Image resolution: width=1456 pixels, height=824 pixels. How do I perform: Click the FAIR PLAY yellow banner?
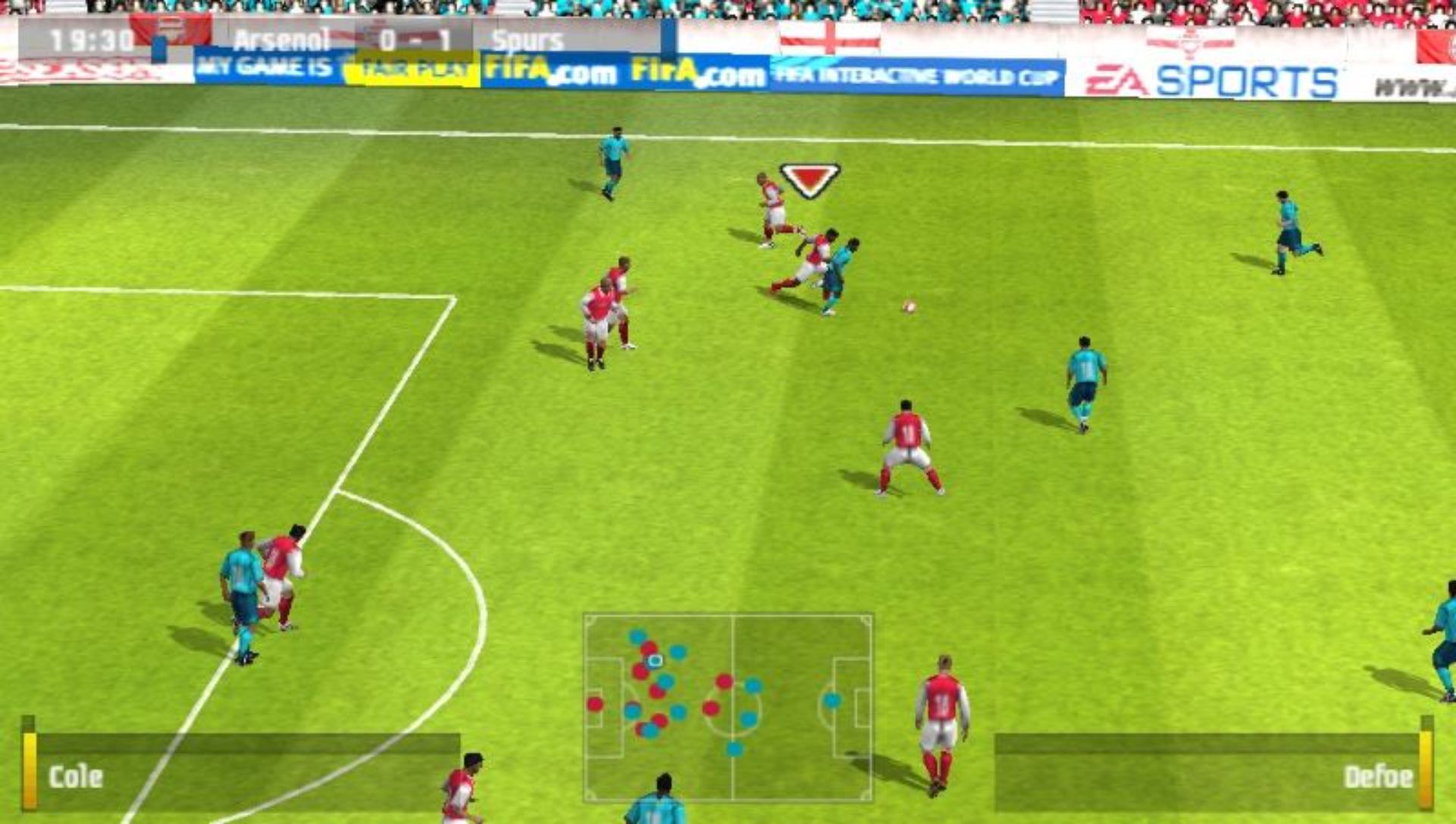(413, 70)
